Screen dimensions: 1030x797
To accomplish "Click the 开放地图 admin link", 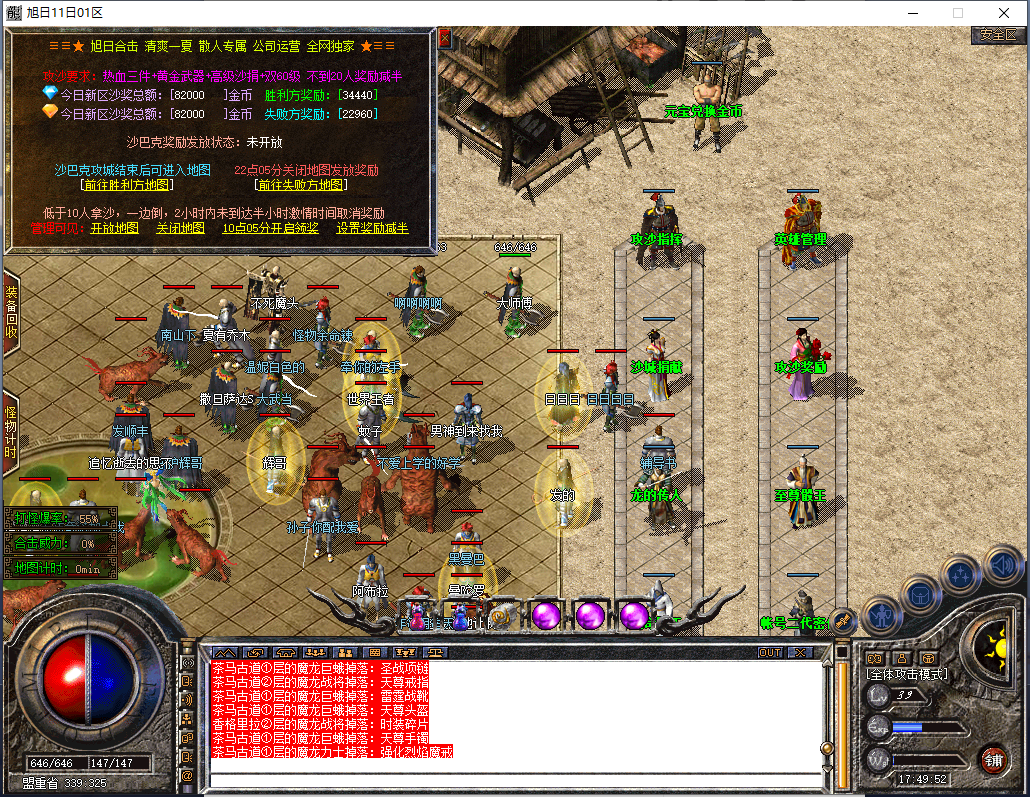I will [x=115, y=228].
